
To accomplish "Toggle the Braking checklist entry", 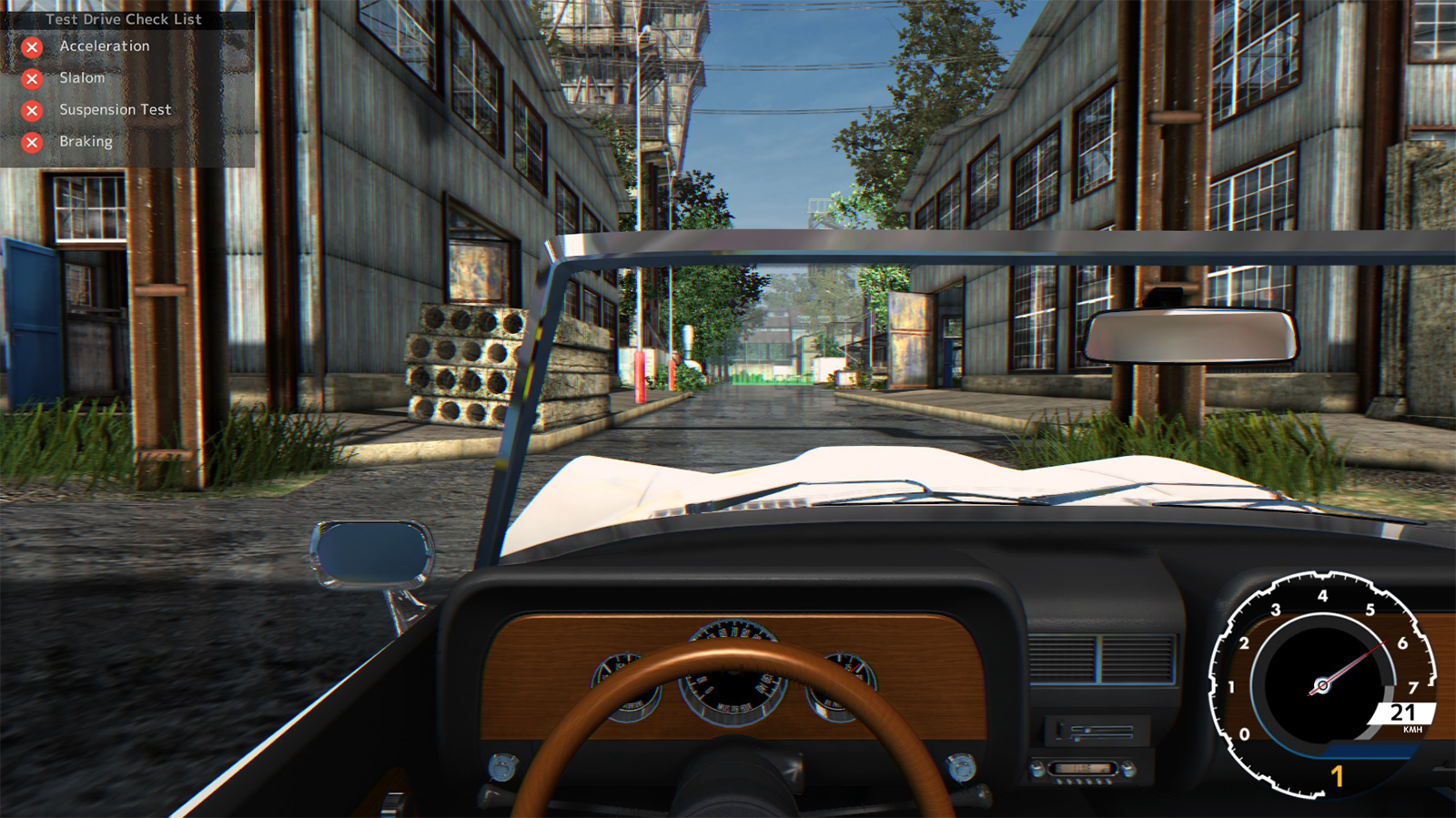I will click(86, 142).
